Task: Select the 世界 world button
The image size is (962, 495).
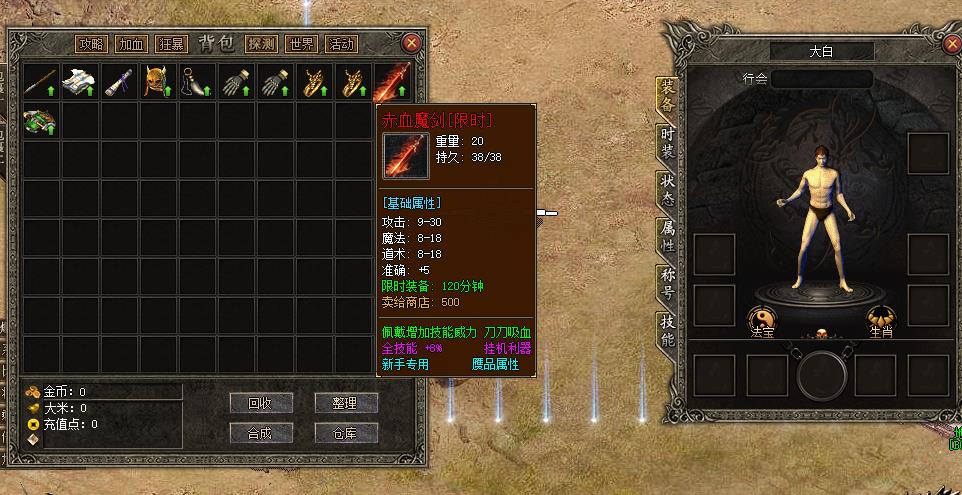Action: coord(301,44)
